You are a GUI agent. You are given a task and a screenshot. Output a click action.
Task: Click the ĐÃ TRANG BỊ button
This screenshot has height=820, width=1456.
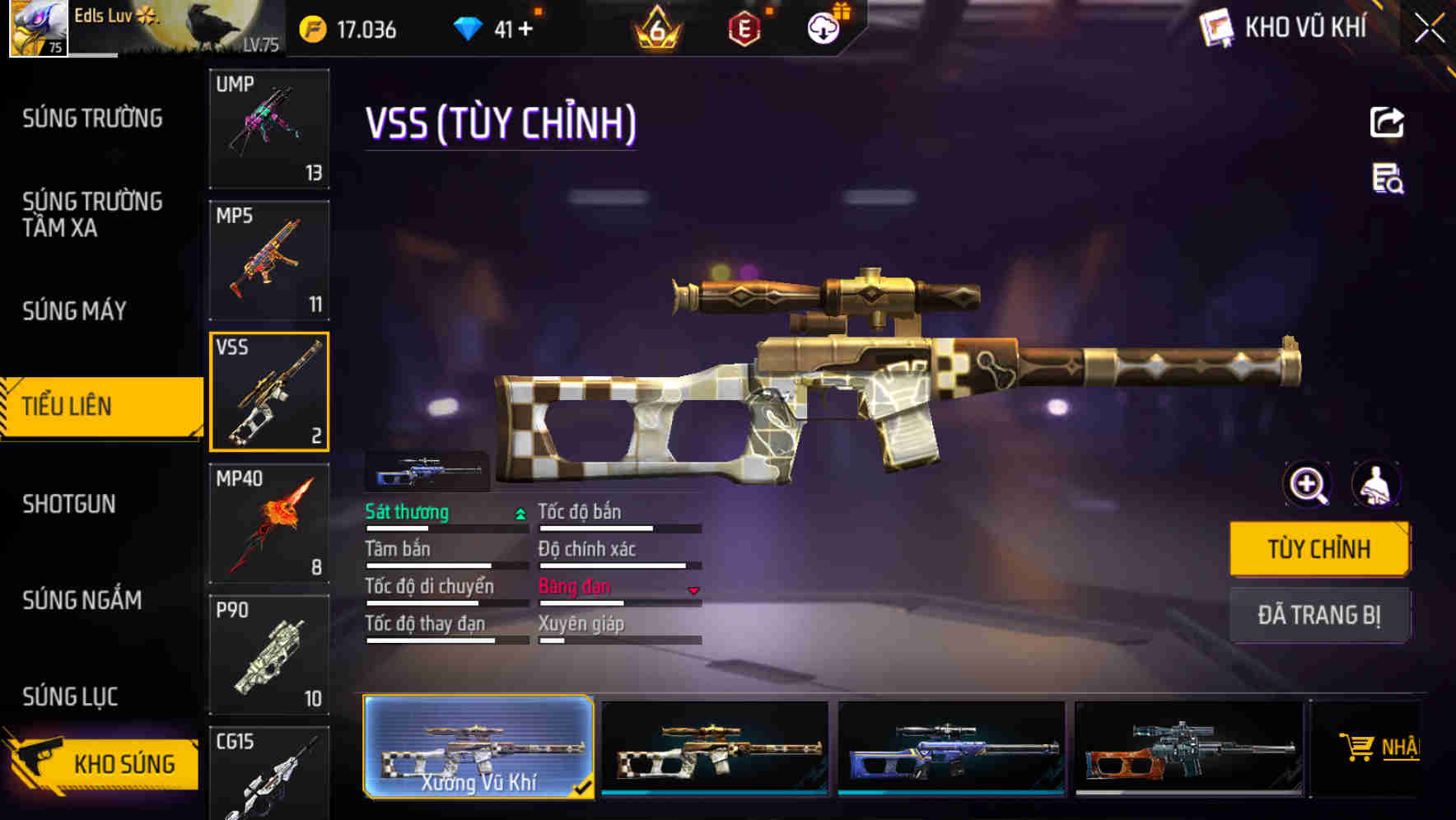[x=1318, y=614]
